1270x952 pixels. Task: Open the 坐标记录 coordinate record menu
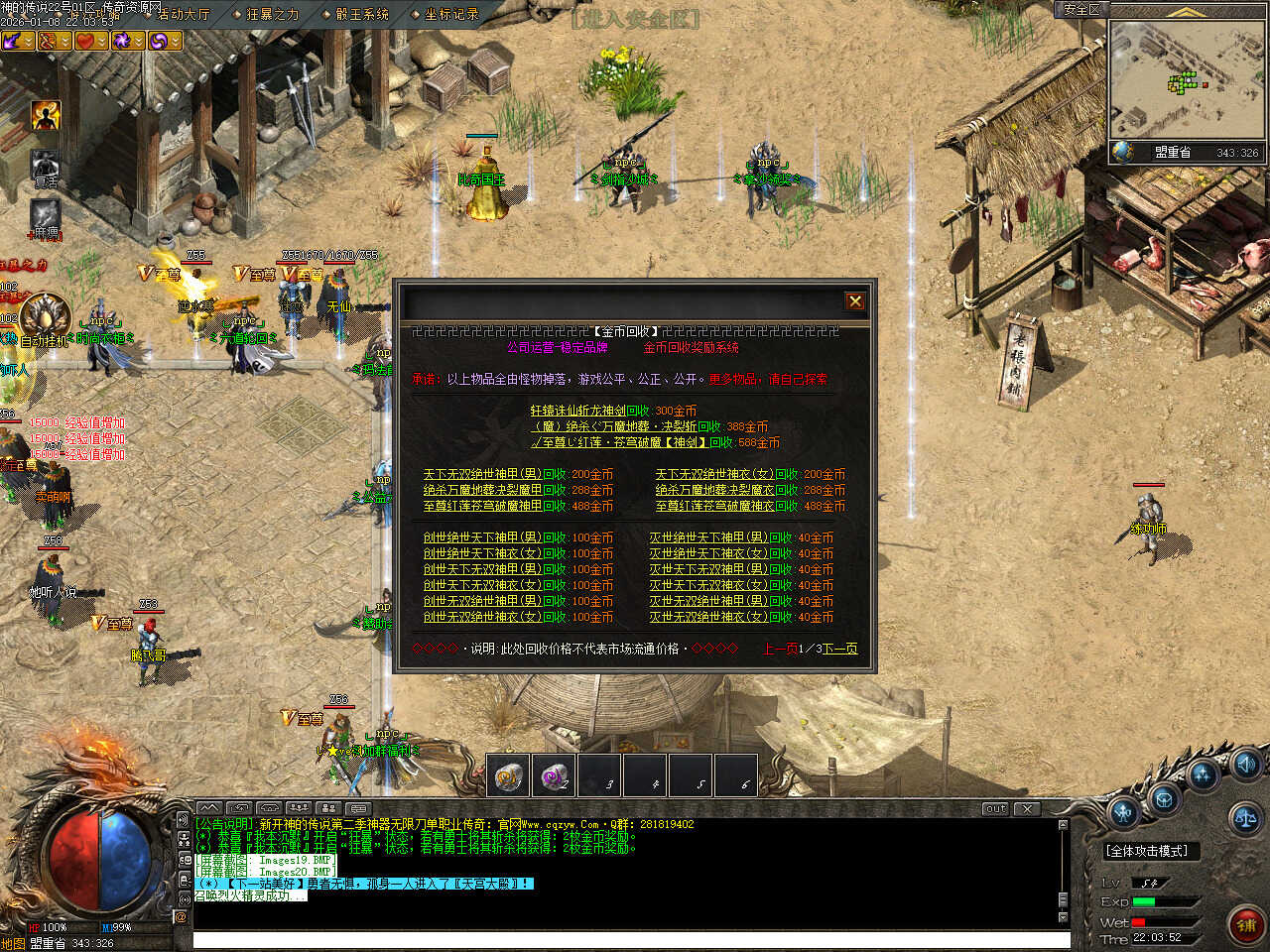coord(450,14)
